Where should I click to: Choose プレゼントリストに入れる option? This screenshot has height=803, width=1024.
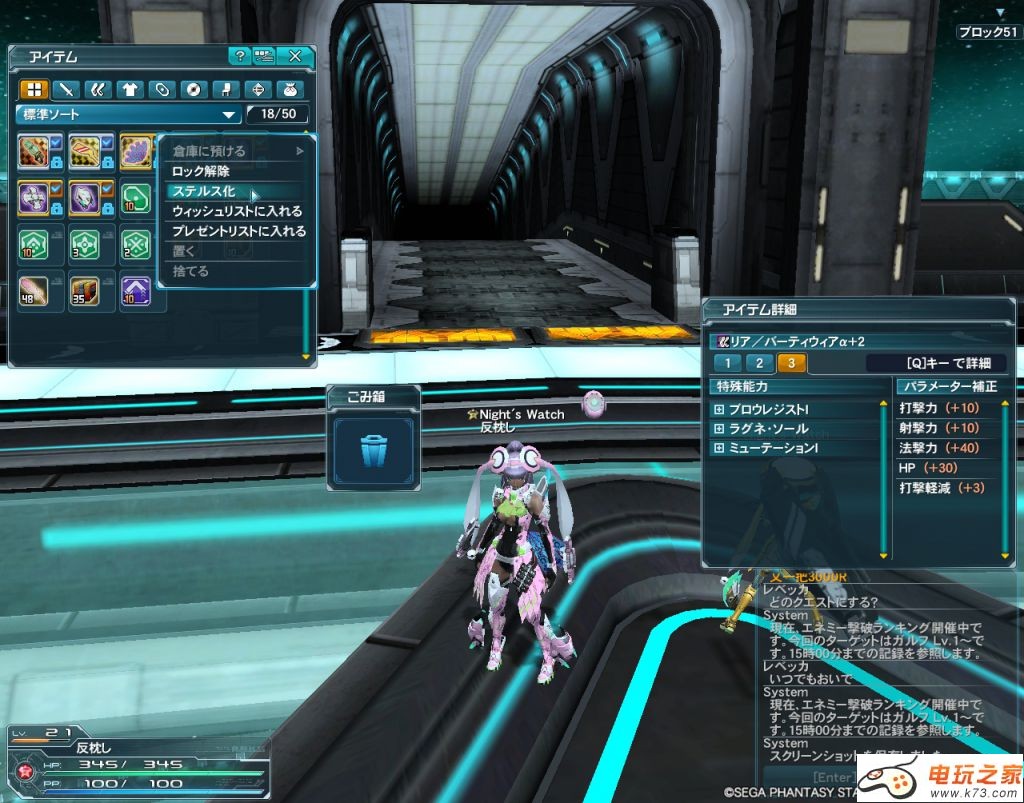tap(239, 231)
